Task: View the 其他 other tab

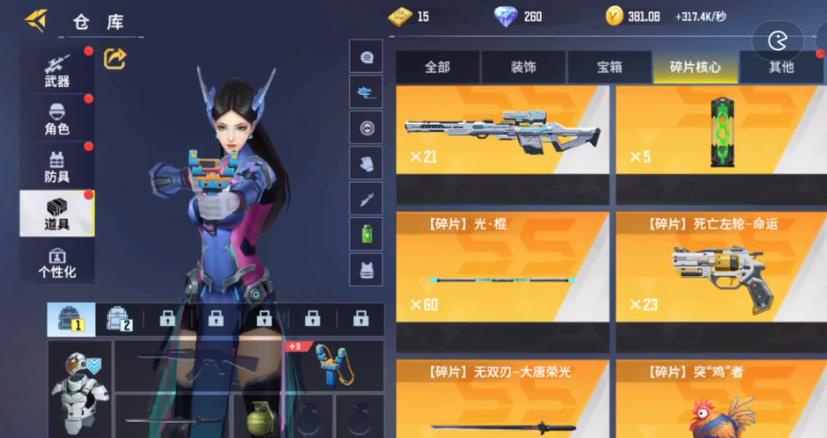Action: [781, 67]
